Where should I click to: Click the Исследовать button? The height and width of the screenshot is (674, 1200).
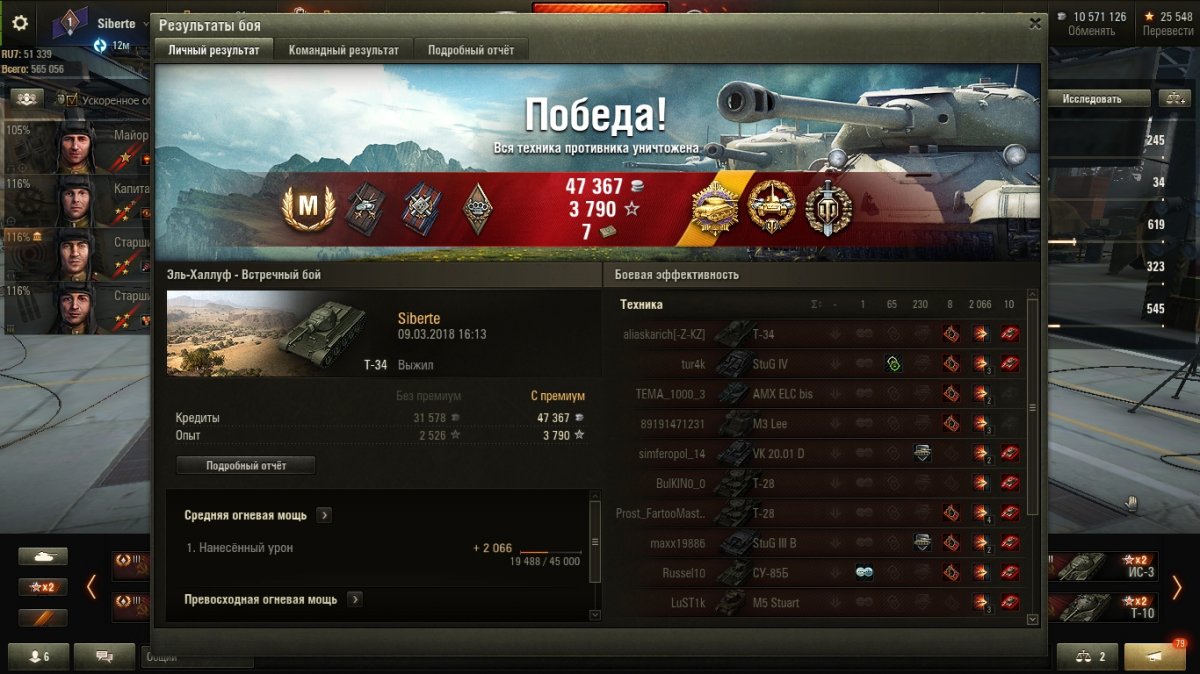pyautogui.click(x=1092, y=99)
